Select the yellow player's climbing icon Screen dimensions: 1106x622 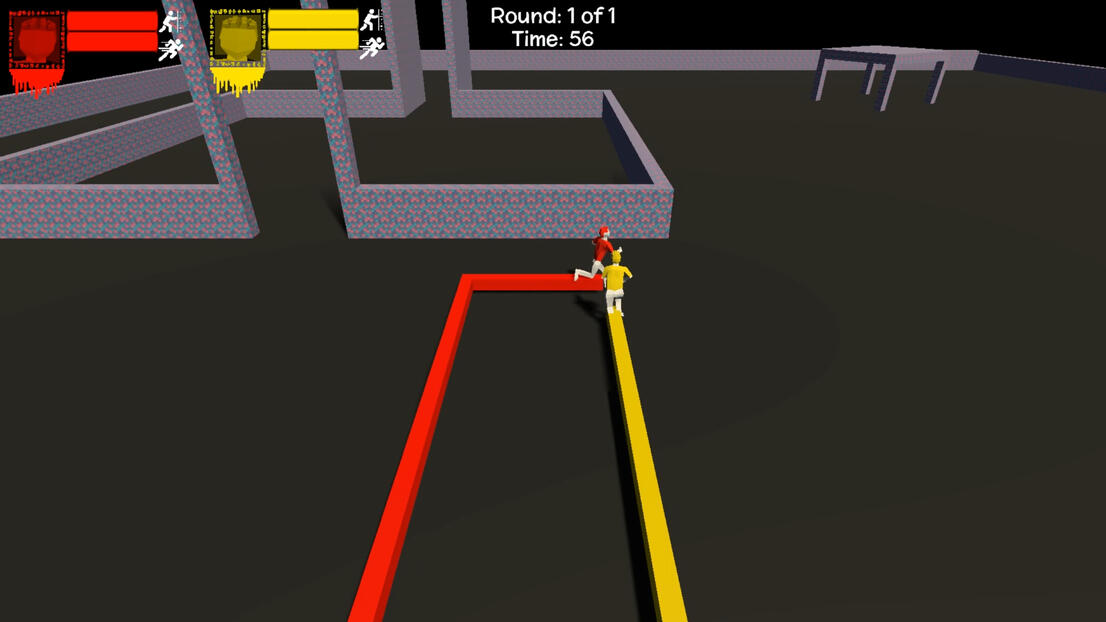click(x=372, y=19)
